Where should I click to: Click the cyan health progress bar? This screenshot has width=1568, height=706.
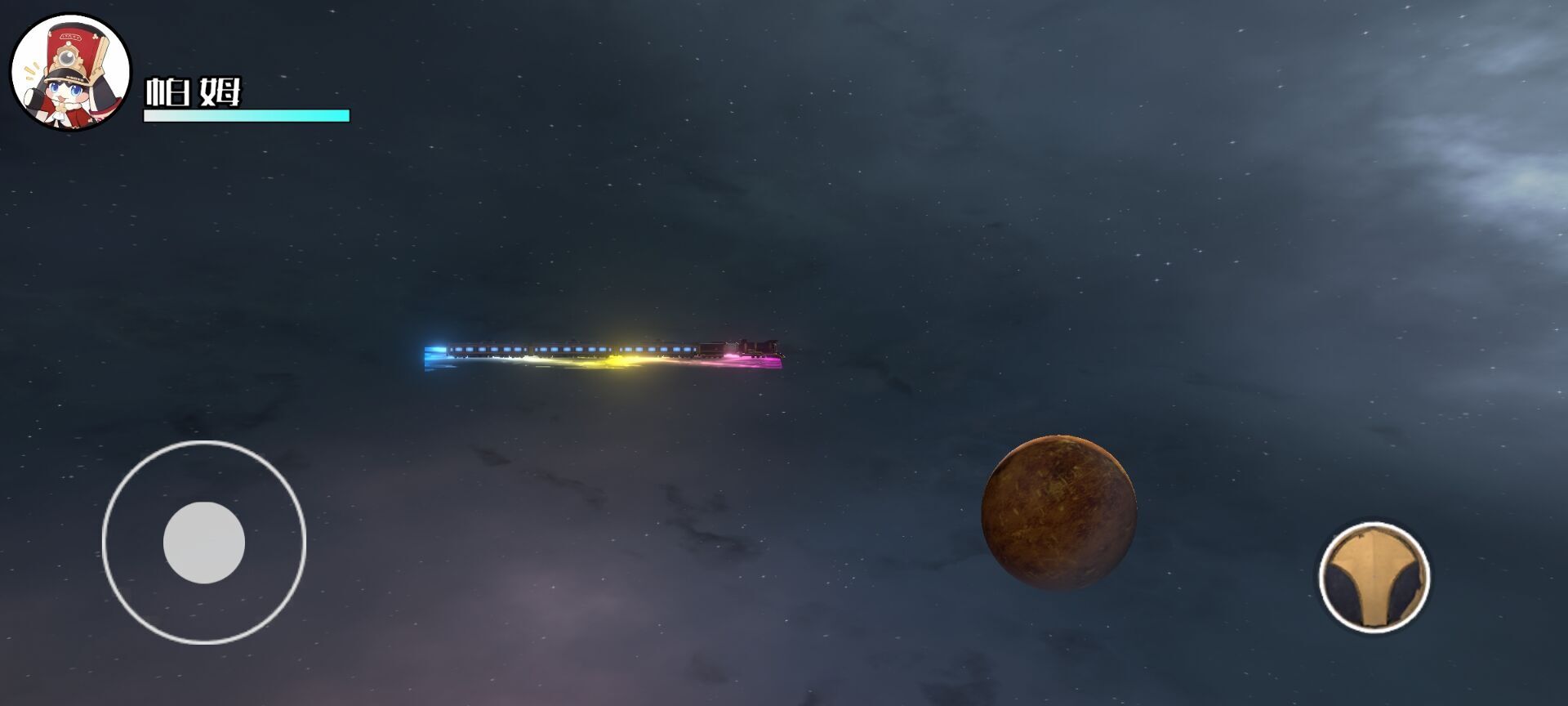[x=245, y=115]
